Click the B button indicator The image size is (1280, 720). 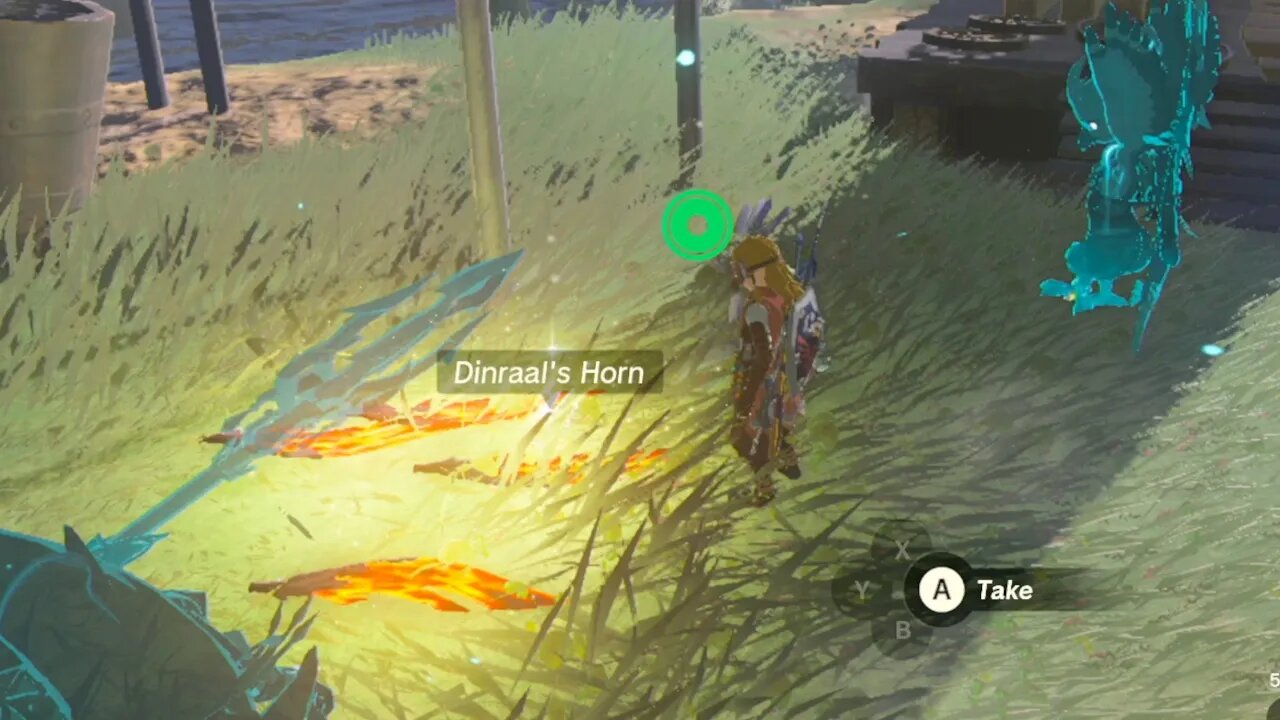coord(903,629)
